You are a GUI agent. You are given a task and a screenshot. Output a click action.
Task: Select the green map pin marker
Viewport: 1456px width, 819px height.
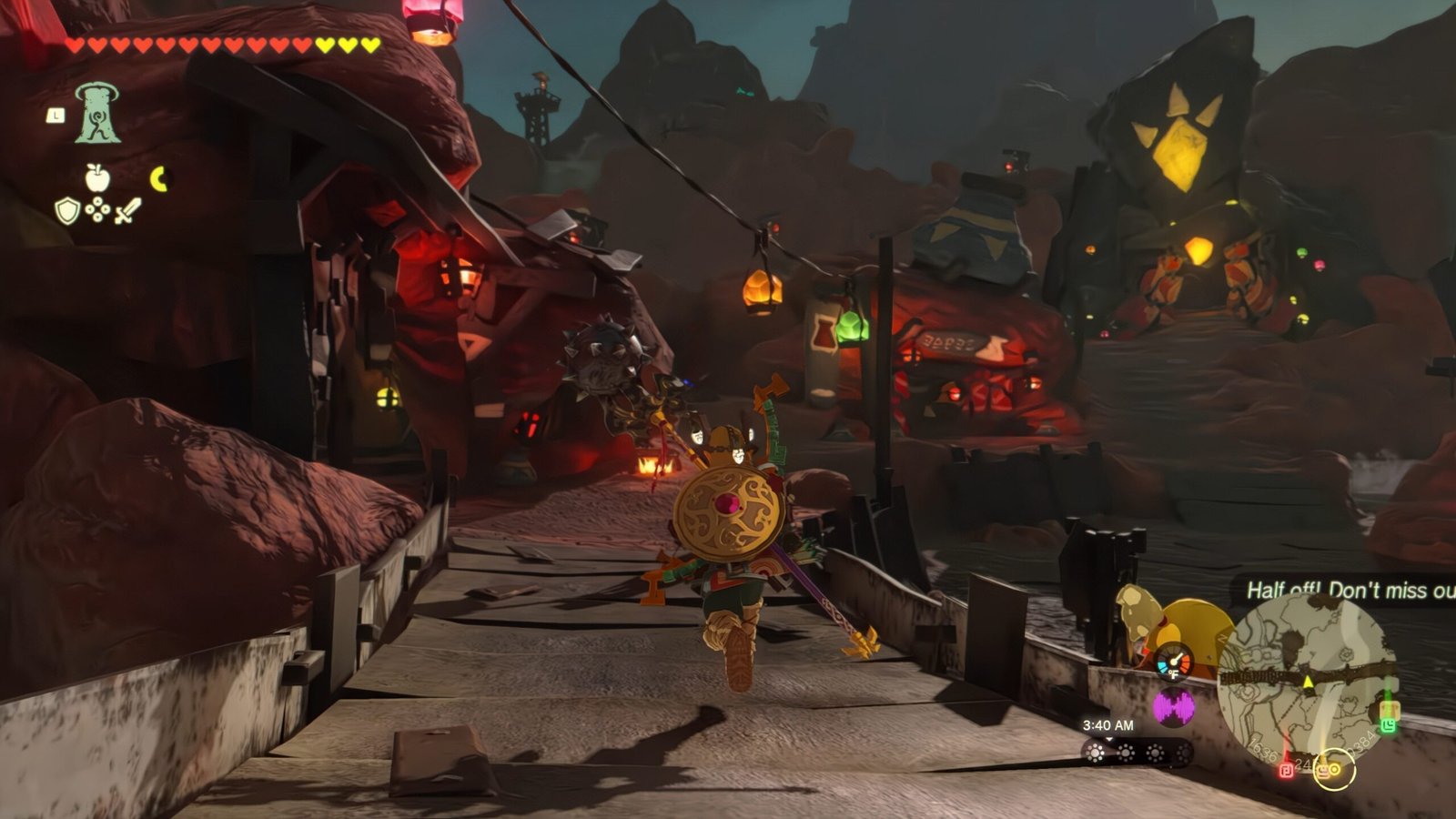tap(1389, 724)
